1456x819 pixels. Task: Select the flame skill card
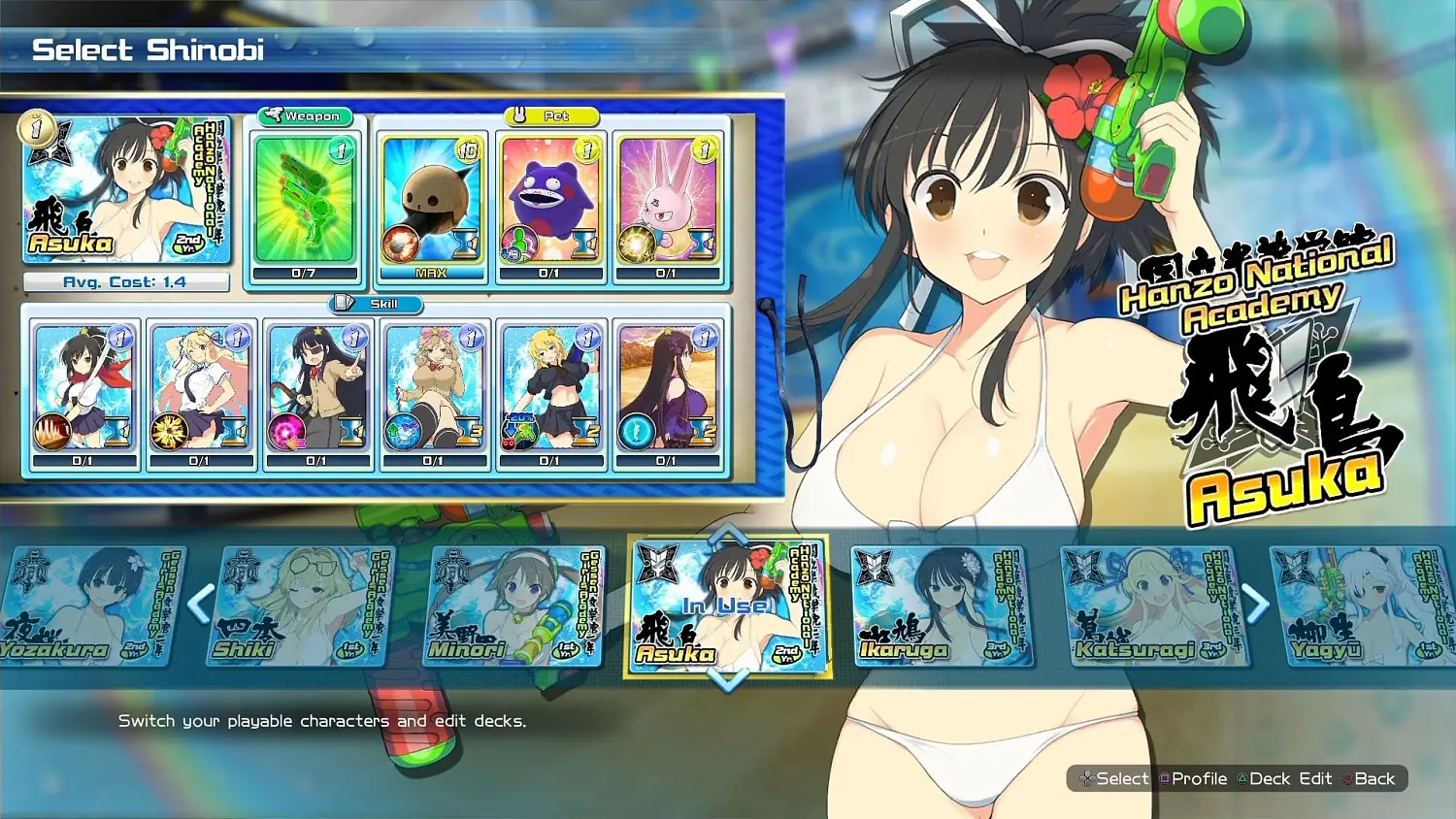pyautogui.click(x=83, y=388)
